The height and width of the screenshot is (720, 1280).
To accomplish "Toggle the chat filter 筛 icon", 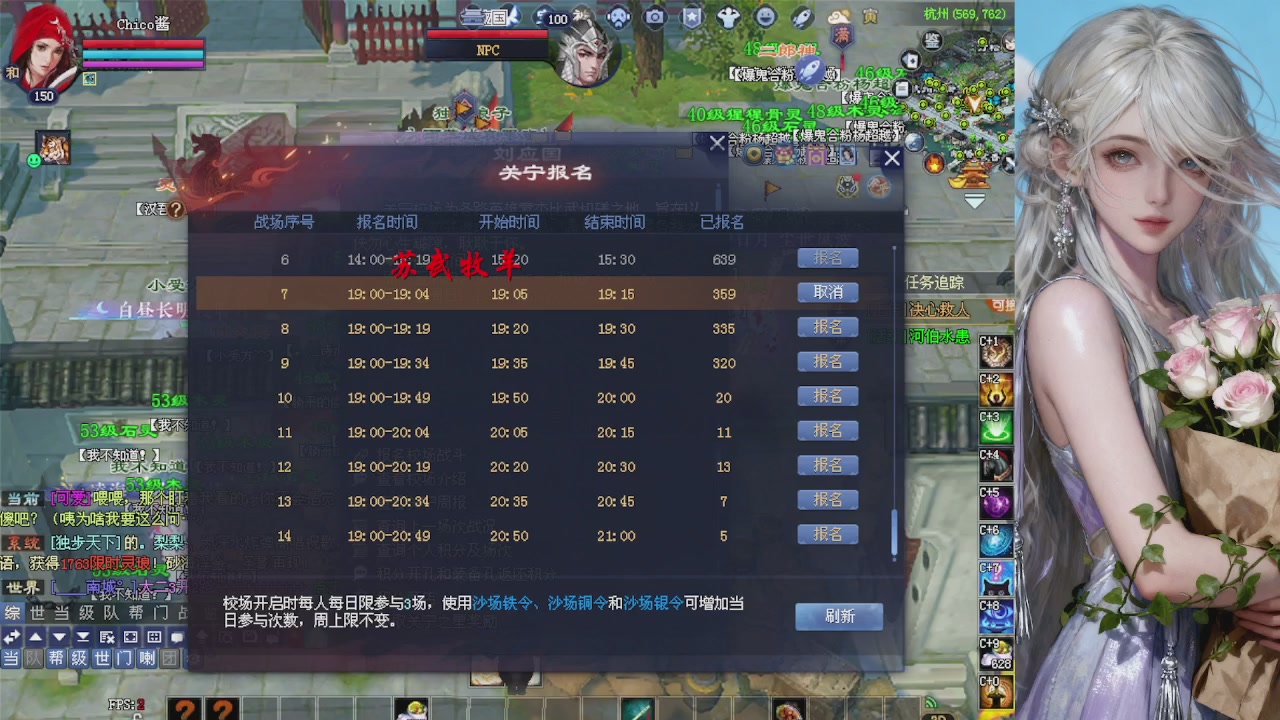I will tap(106, 637).
